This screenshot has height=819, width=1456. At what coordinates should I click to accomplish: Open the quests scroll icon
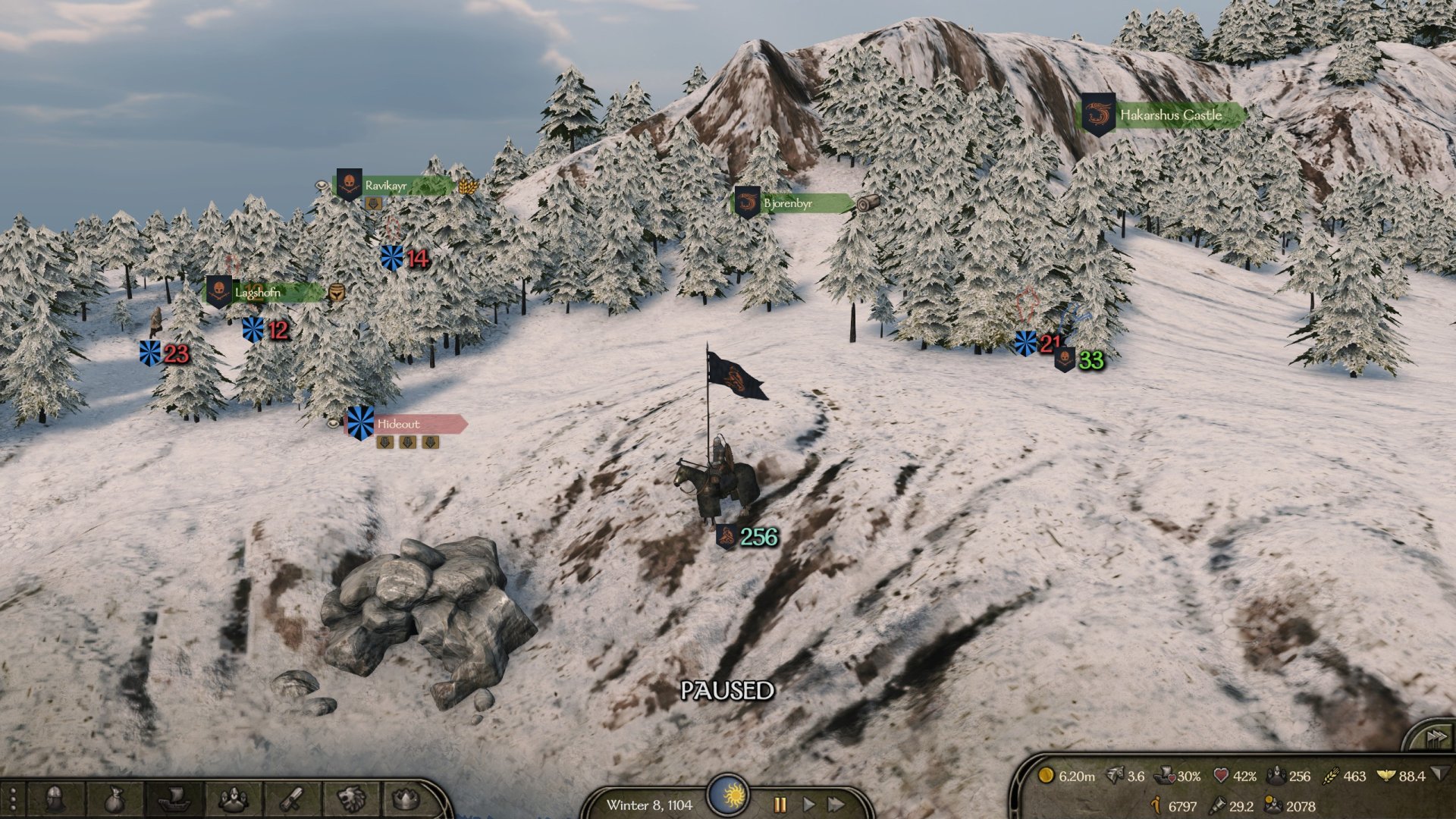point(293,799)
